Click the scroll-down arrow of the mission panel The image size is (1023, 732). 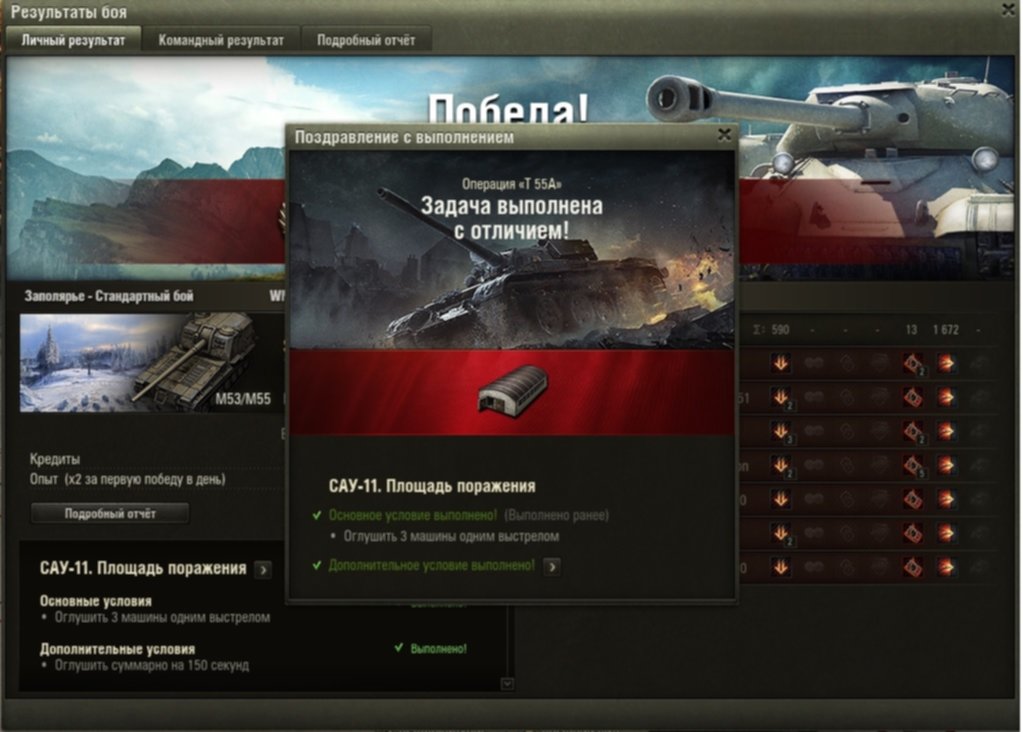coord(507,684)
